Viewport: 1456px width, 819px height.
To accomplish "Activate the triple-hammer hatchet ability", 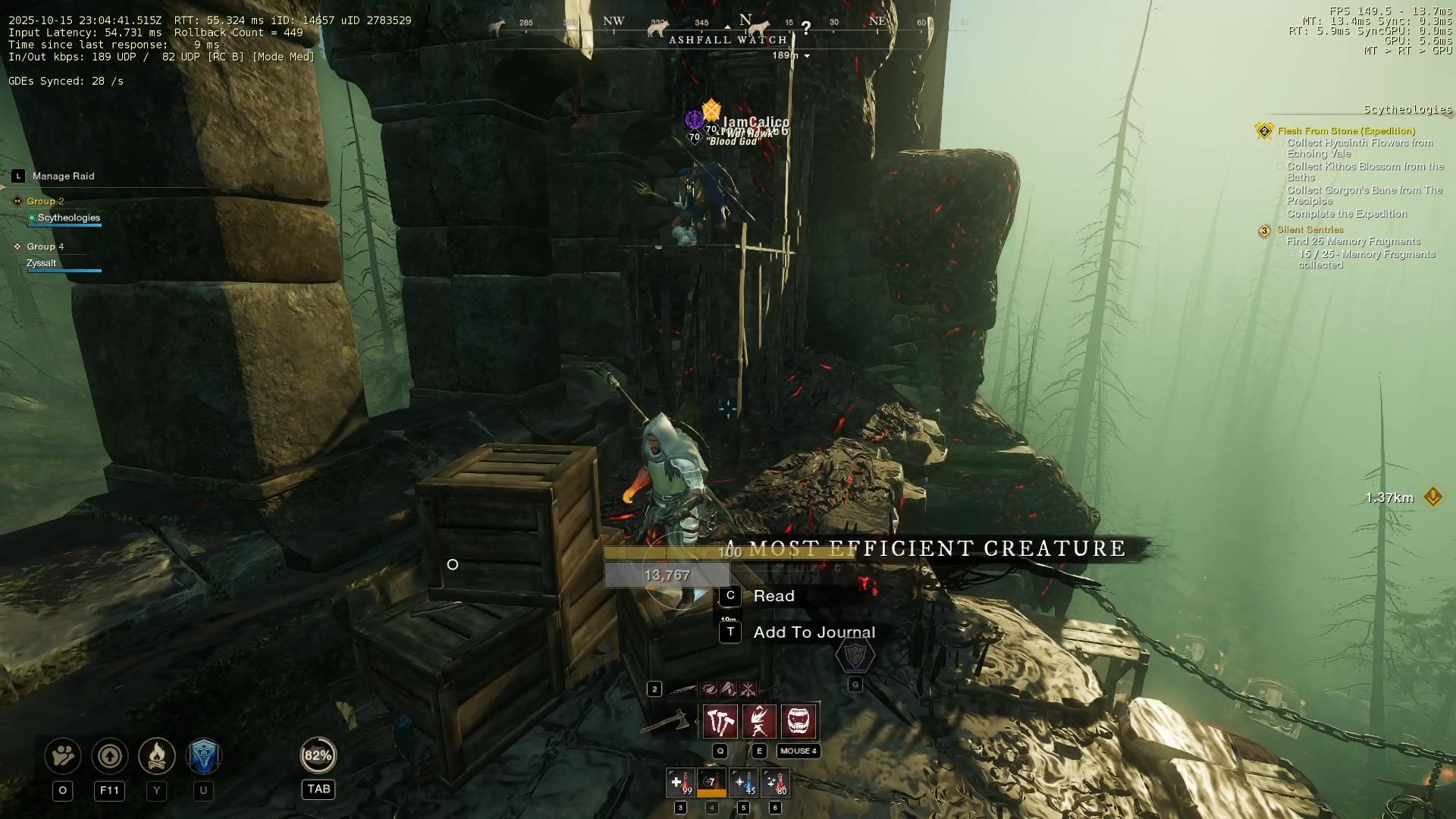I will coord(720,721).
